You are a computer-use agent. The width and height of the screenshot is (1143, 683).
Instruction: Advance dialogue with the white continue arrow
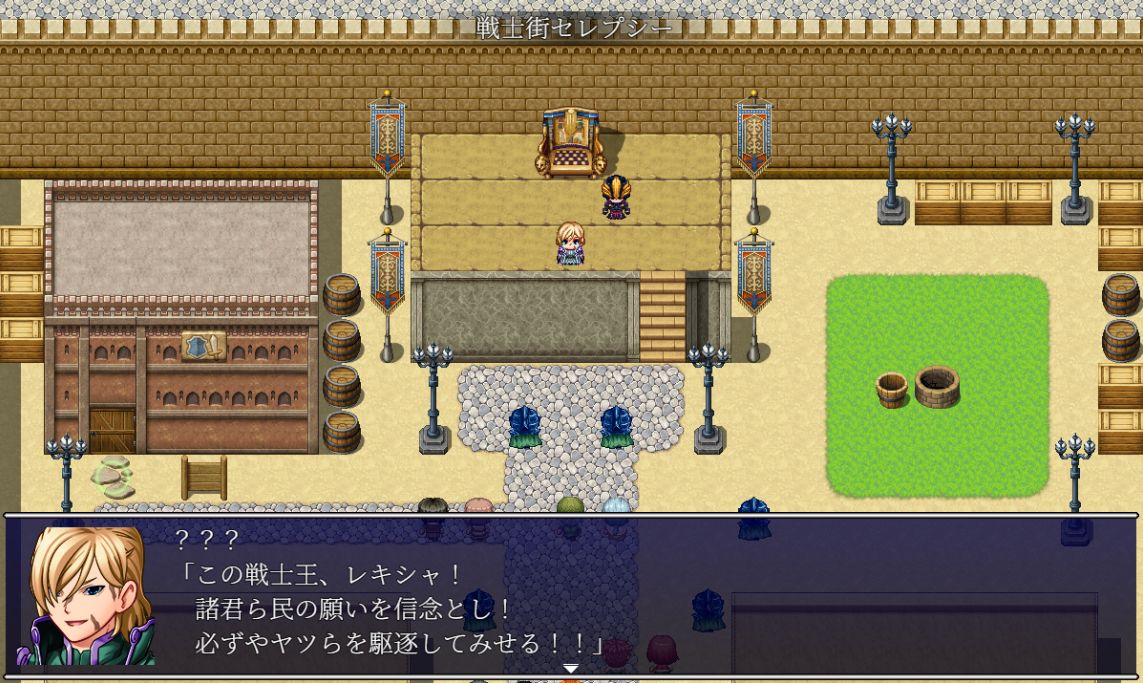coord(570,667)
